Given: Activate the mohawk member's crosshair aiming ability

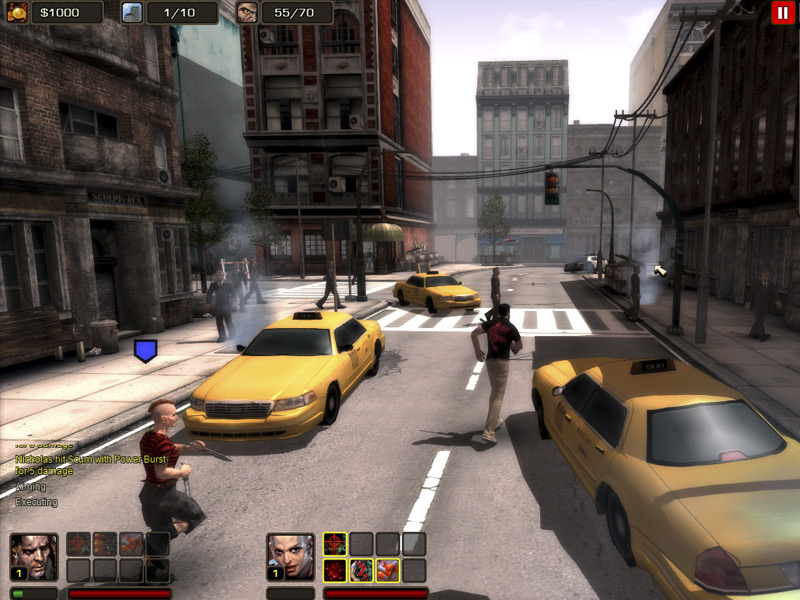Looking at the screenshot, I should click(x=335, y=544).
